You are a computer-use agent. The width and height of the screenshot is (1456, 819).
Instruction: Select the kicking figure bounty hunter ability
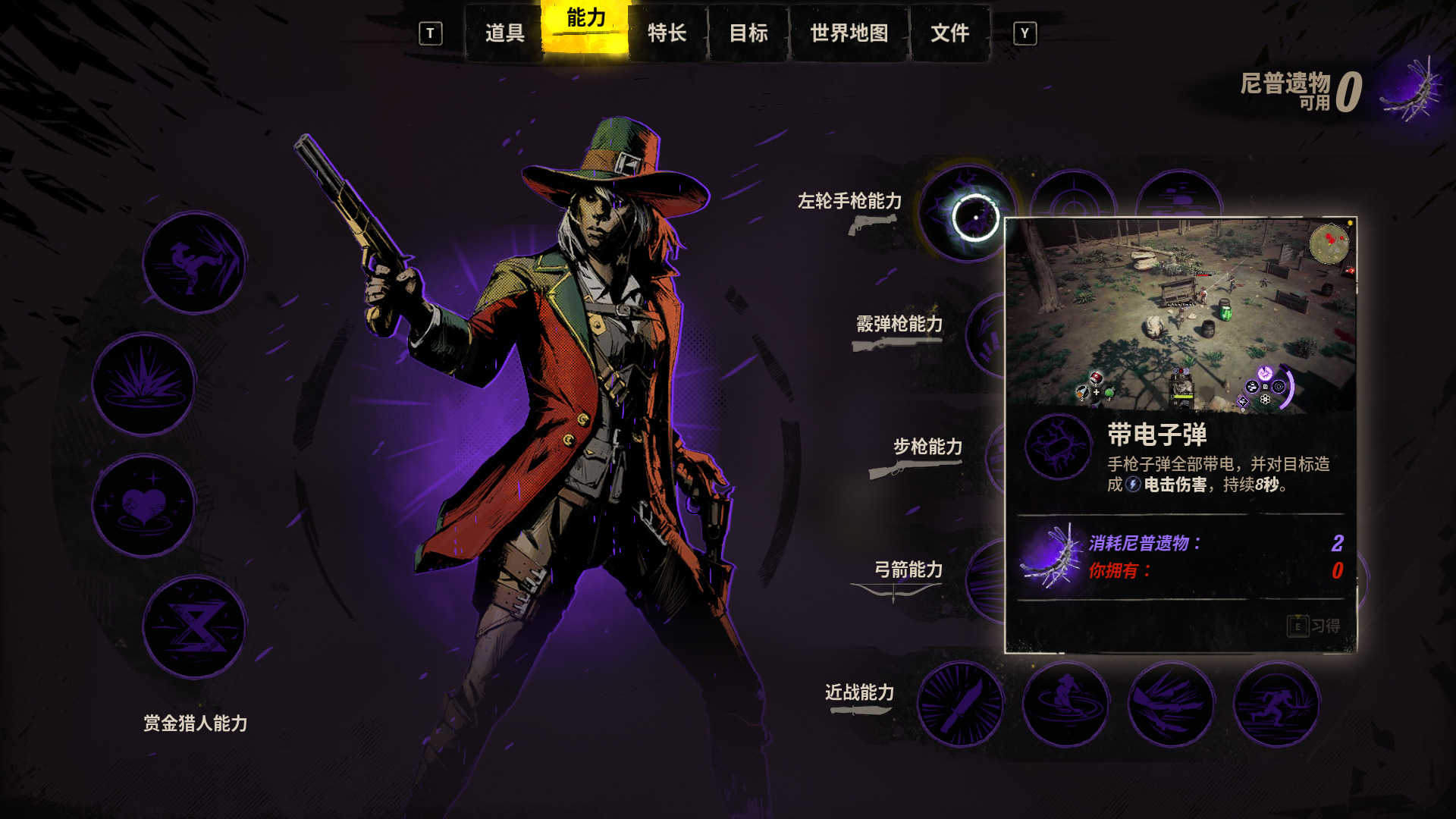click(x=194, y=262)
